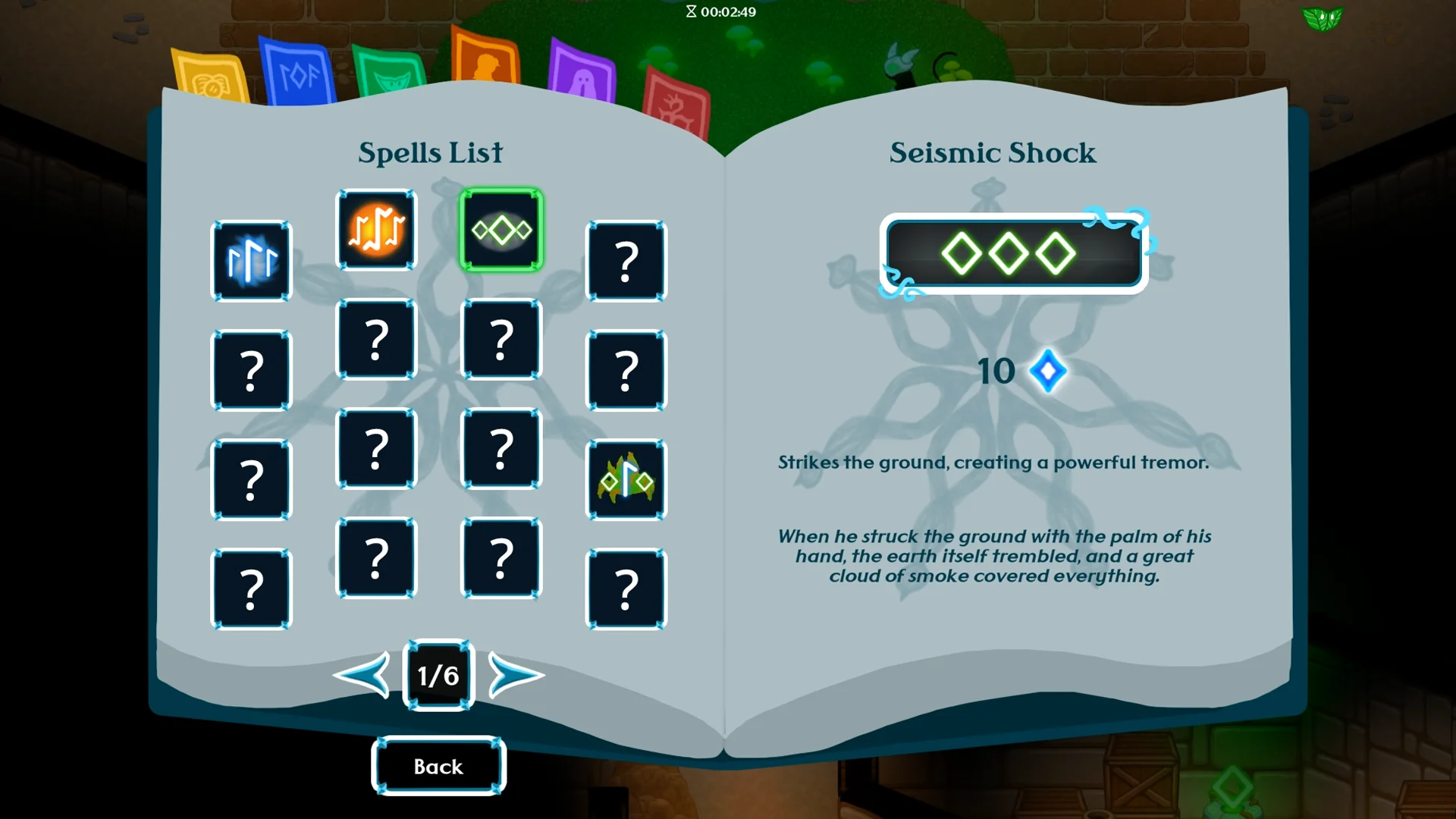Viewport: 1456px width, 819px height.
Task: Click the Back button
Action: pyautogui.click(x=438, y=766)
